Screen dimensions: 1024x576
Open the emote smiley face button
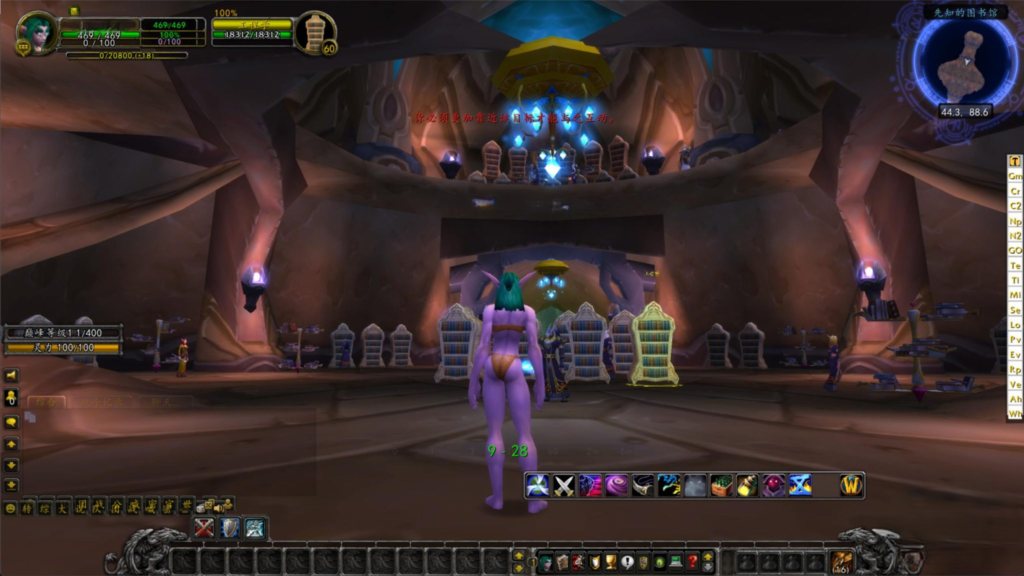click(x=11, y=508)
